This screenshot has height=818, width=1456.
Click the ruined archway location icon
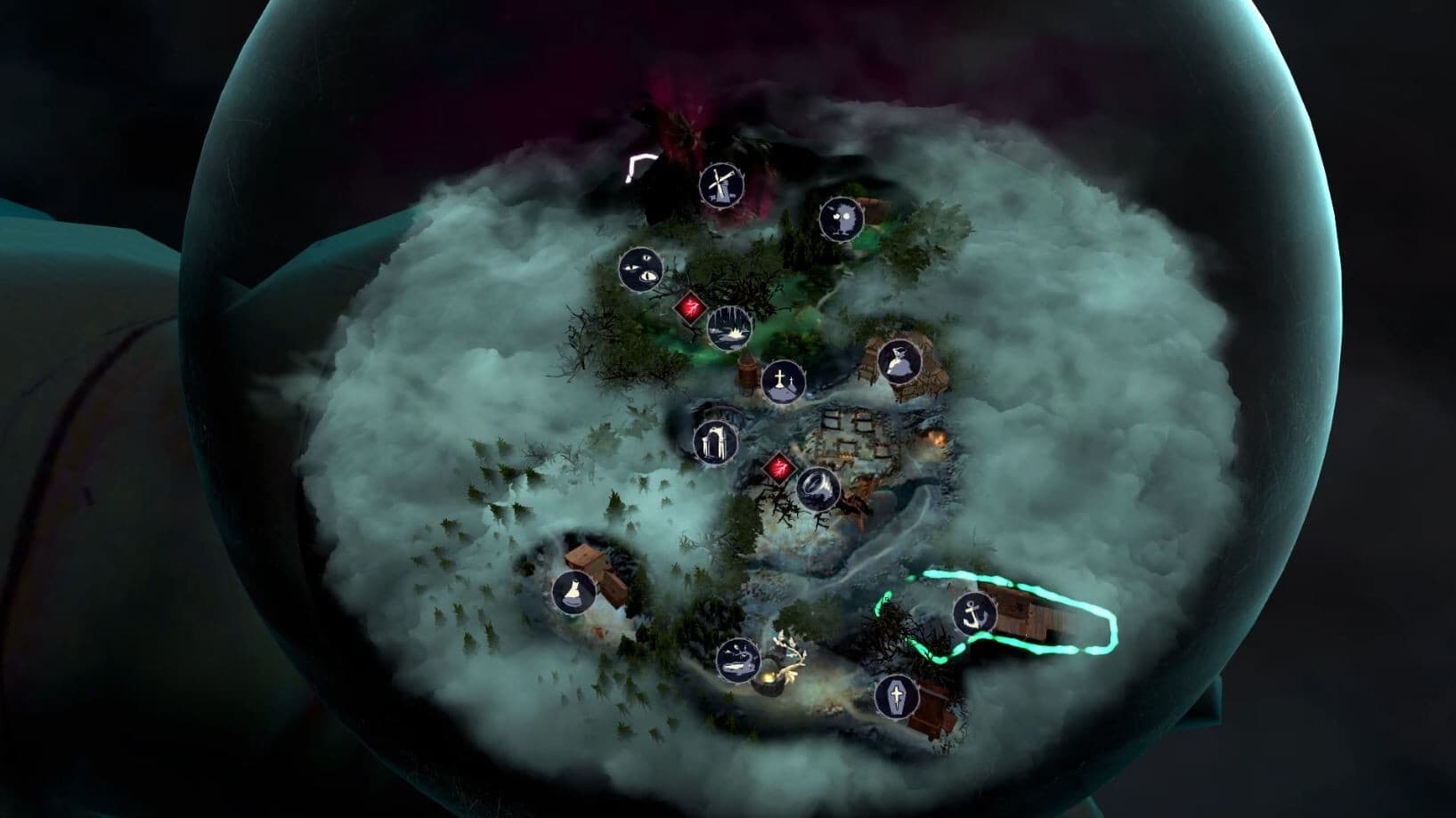click(x=714, y=441)
